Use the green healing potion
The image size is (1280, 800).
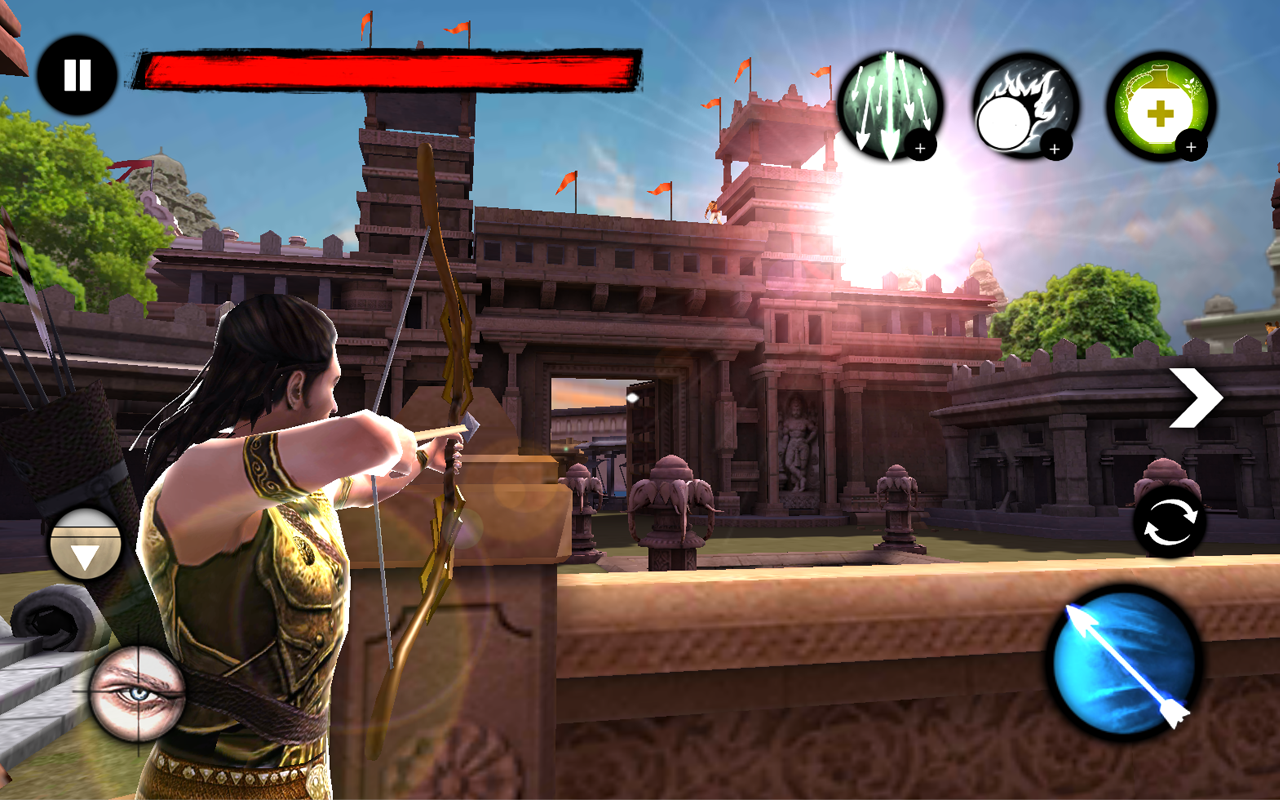point(1160,108)
